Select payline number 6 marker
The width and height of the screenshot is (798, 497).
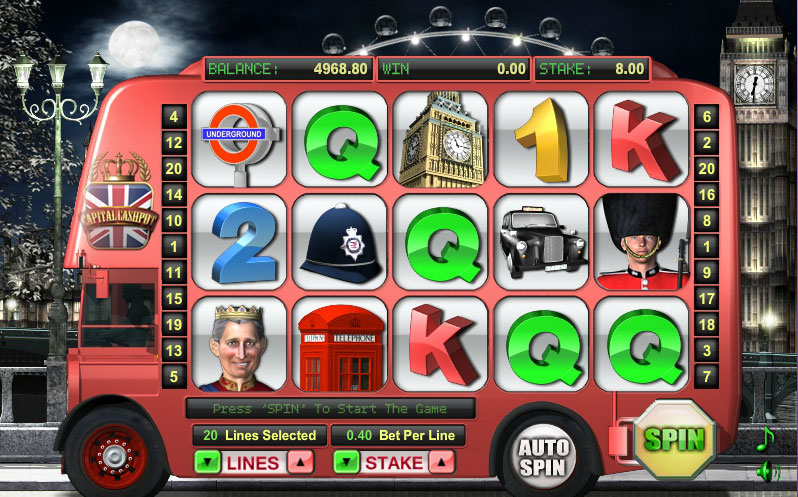[707, 117]
